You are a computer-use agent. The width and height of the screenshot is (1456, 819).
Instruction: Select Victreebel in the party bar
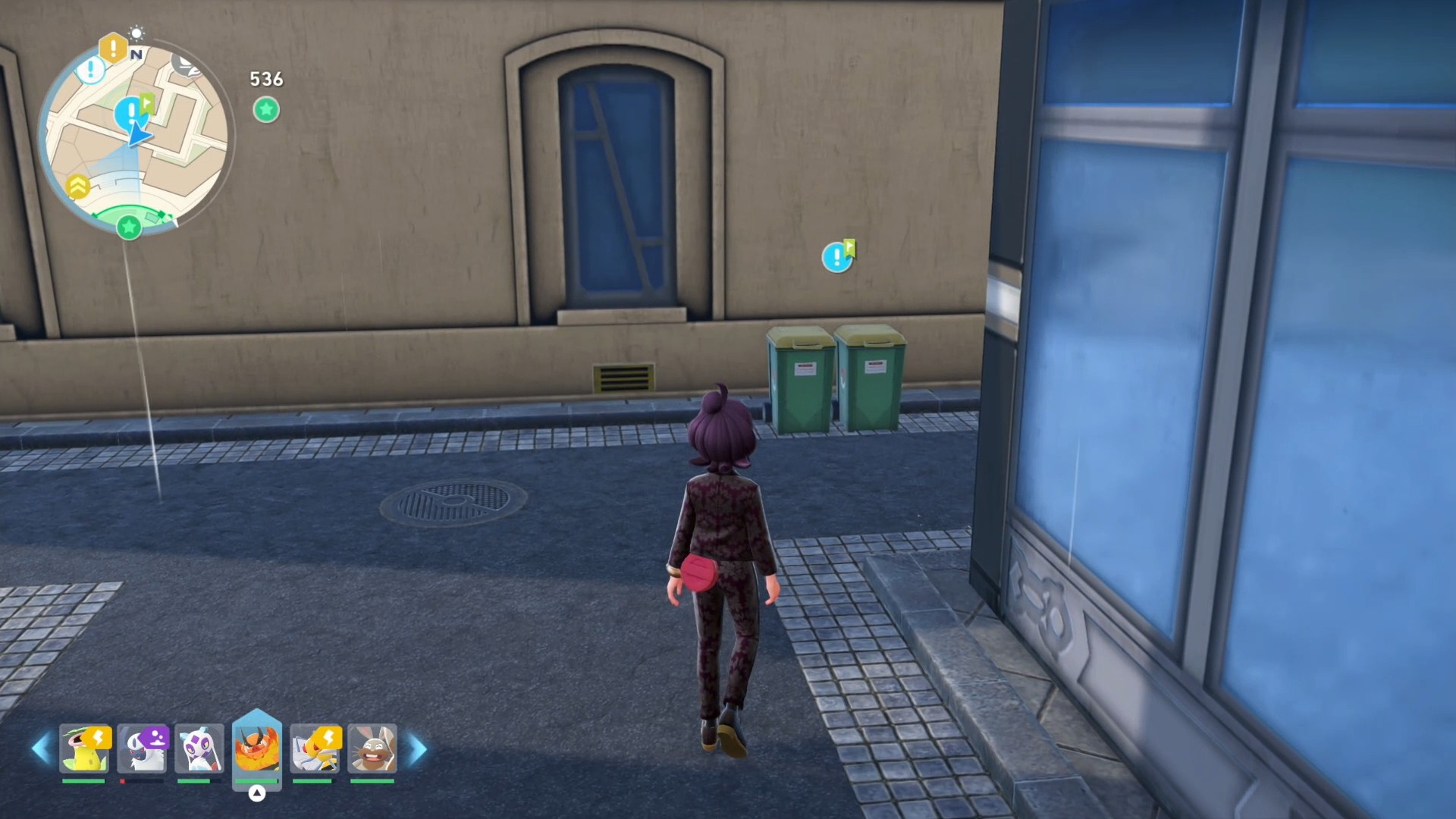(x=85, y=748)
